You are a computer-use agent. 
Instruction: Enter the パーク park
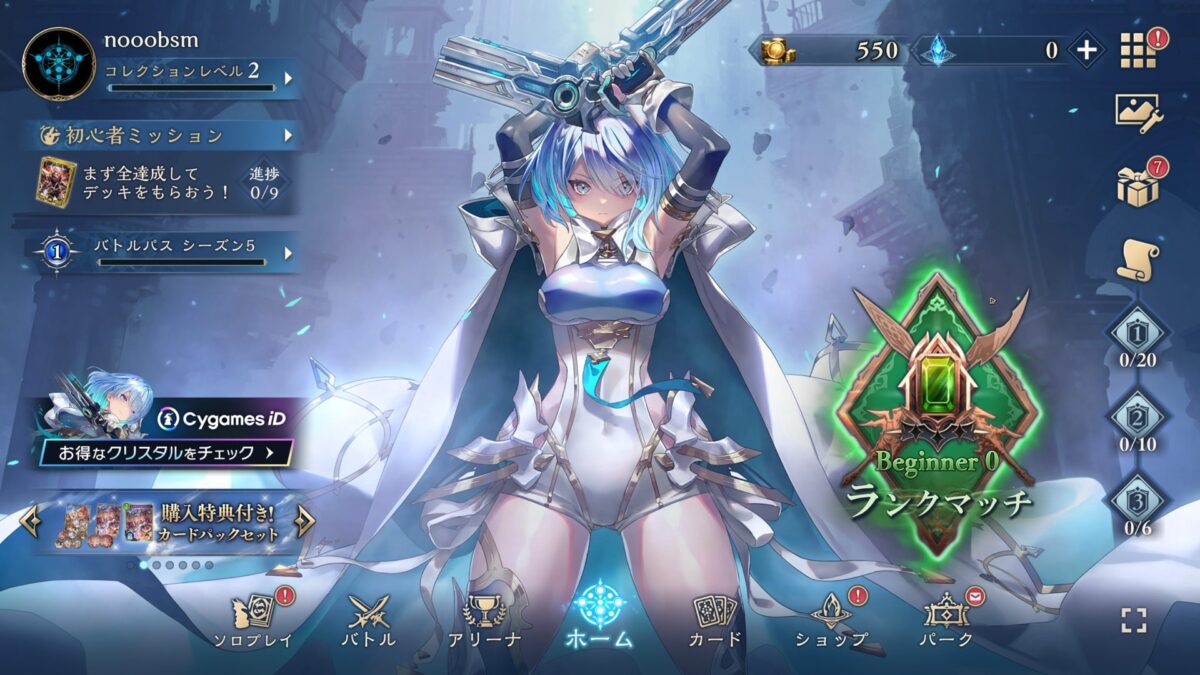click(946, 620)
